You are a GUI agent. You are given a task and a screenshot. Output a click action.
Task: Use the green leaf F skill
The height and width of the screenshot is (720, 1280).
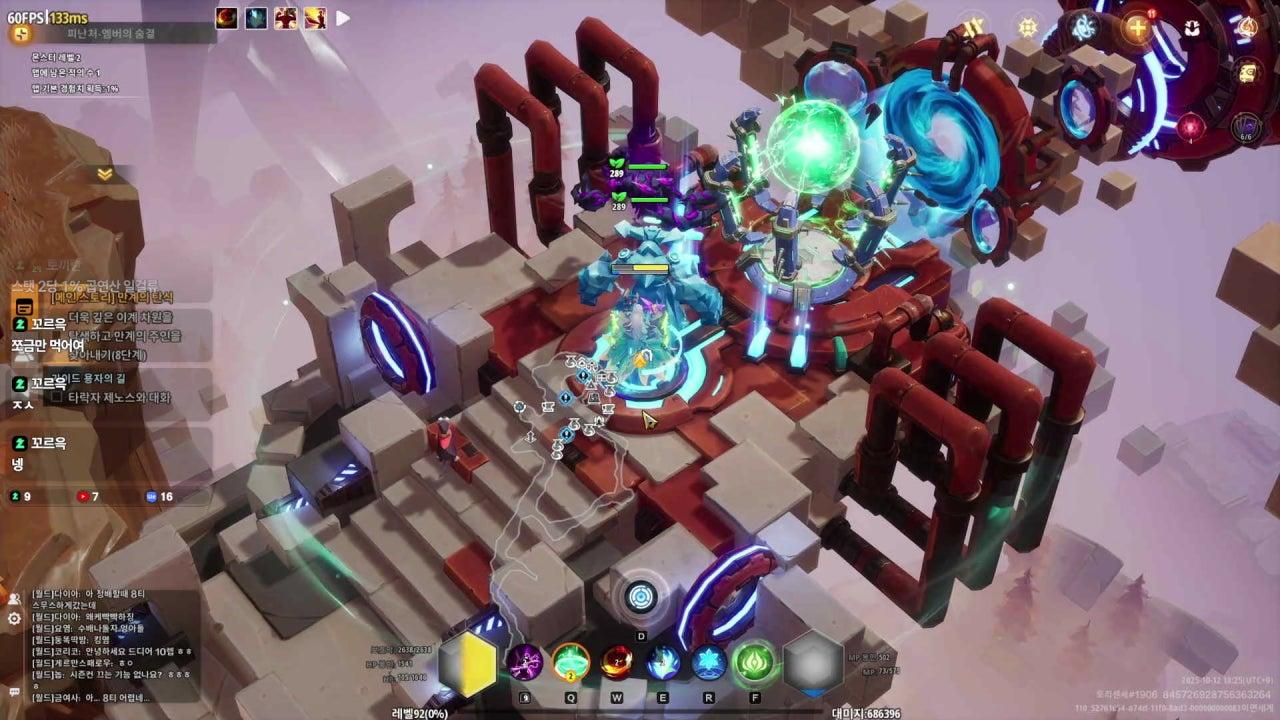pos(755,662)
